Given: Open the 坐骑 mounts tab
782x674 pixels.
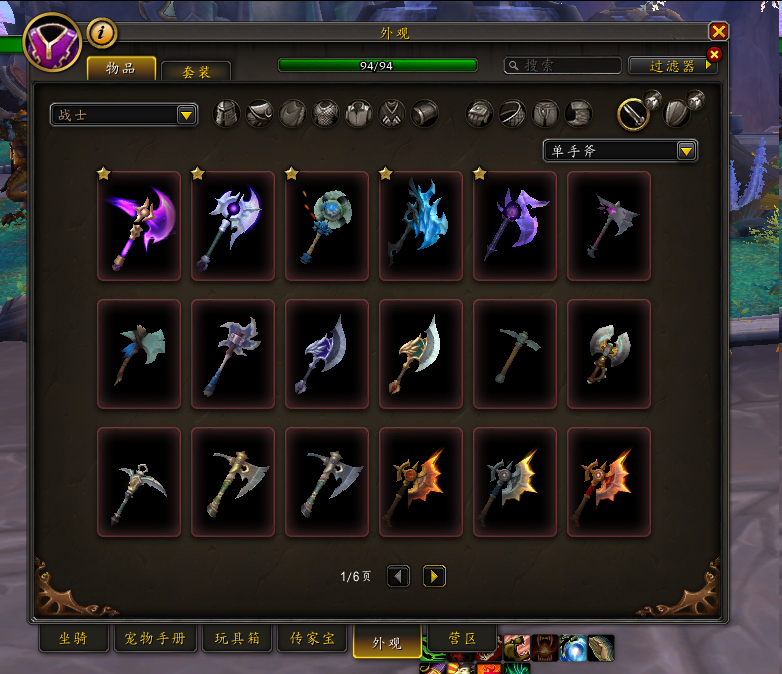Looking at the screenshot, I should [72, 639].
